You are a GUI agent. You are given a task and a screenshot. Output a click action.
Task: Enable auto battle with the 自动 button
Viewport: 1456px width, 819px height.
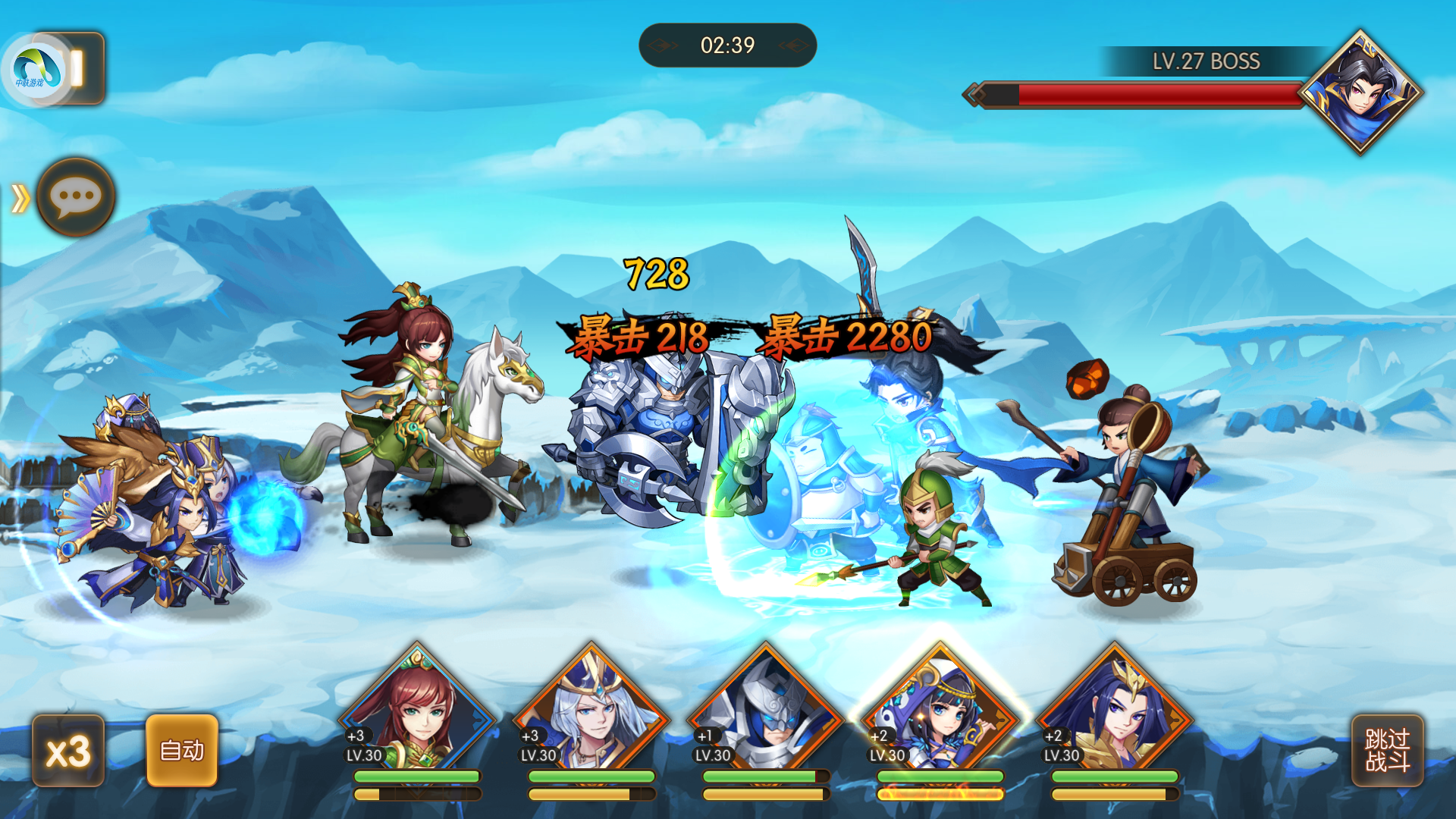tap(182, 751)
